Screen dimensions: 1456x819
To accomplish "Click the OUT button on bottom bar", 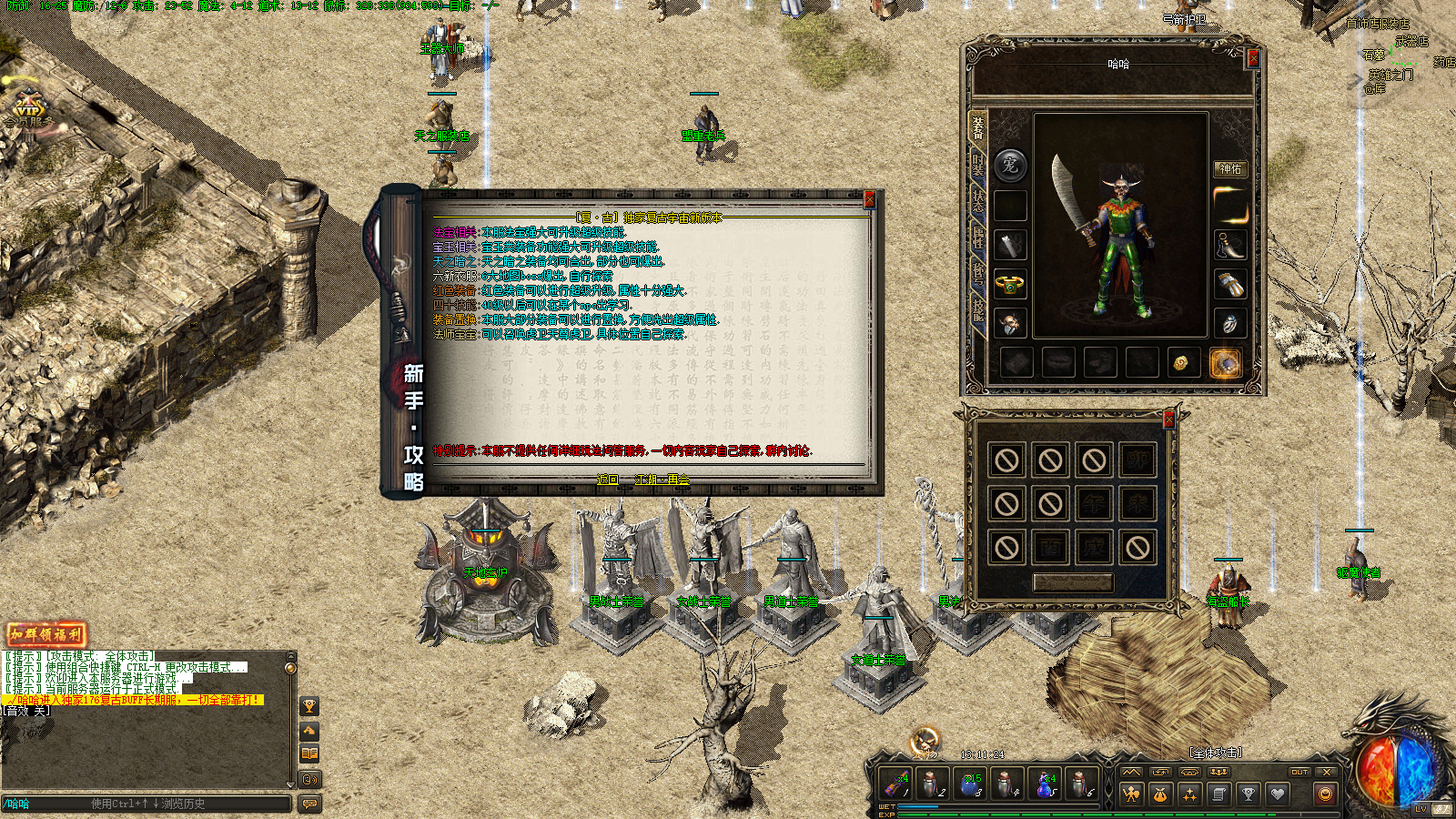I will pos(1299,773).
